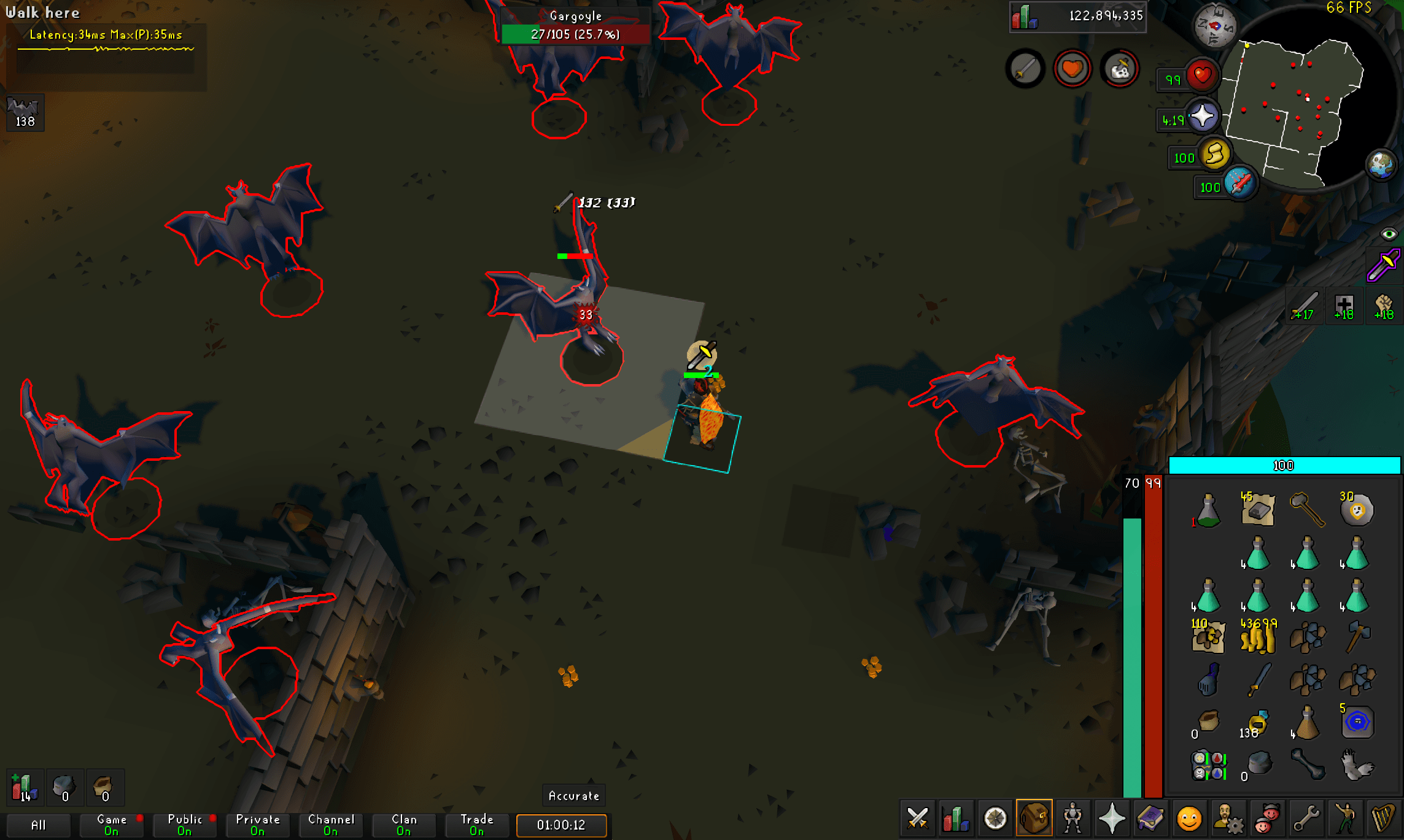
Task: Toggle Public chat filter
Action: [184, 825]
